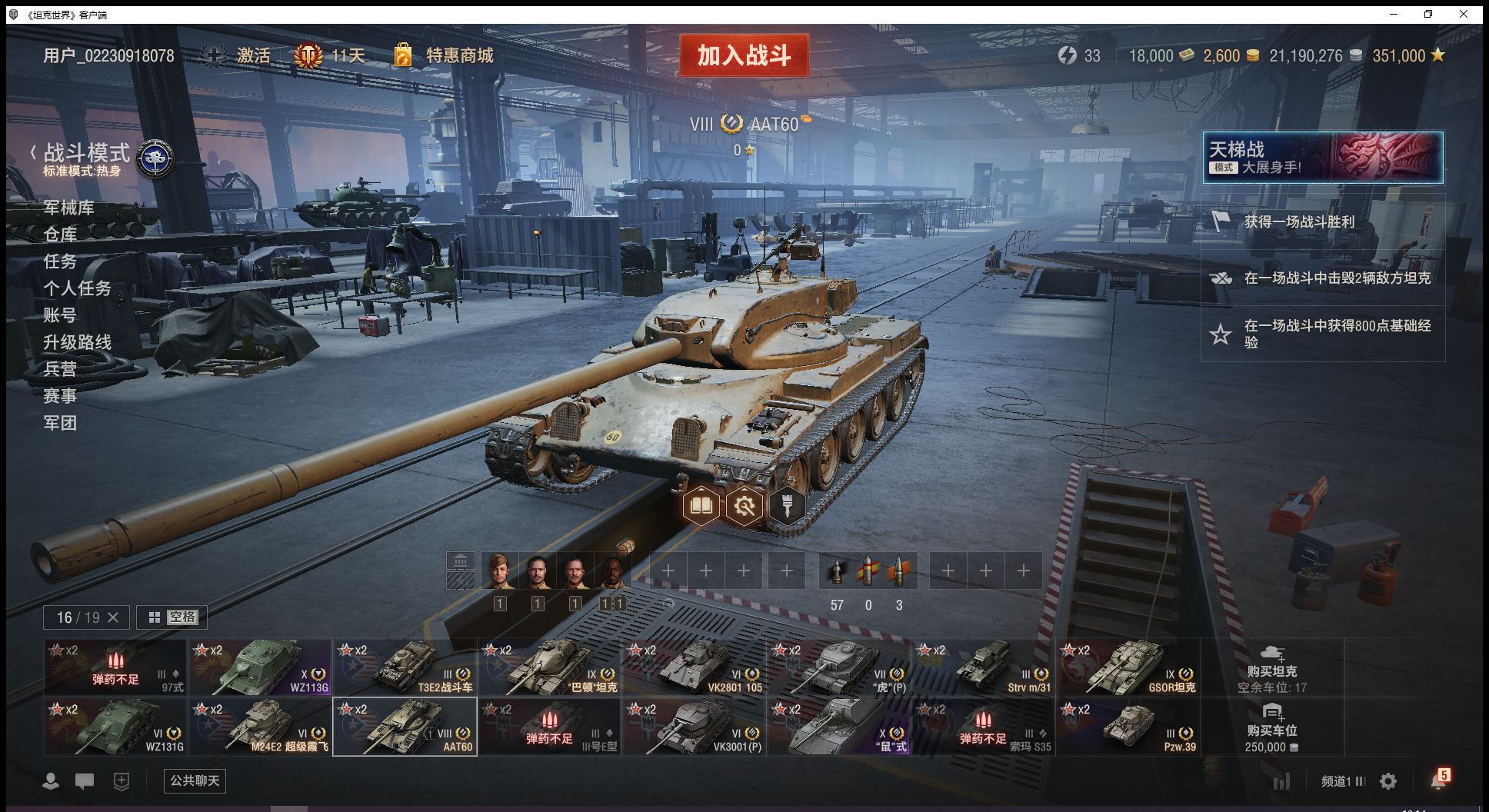Go to 仓库 storage
Image resolution: width=1489 pixels, height=812 pixels.
point(60,235)
